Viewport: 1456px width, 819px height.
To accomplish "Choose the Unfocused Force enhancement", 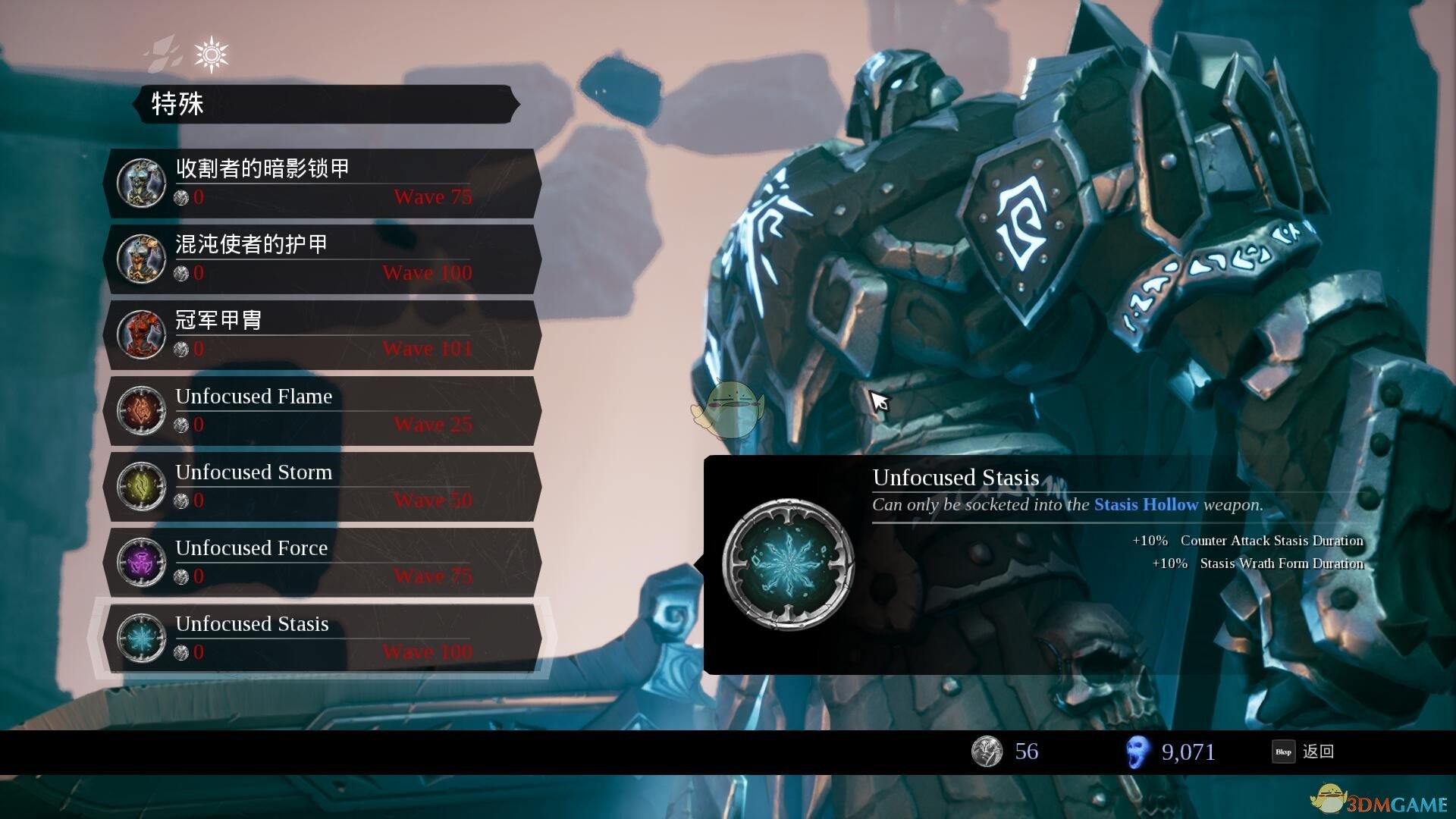I will pos(323,562).
